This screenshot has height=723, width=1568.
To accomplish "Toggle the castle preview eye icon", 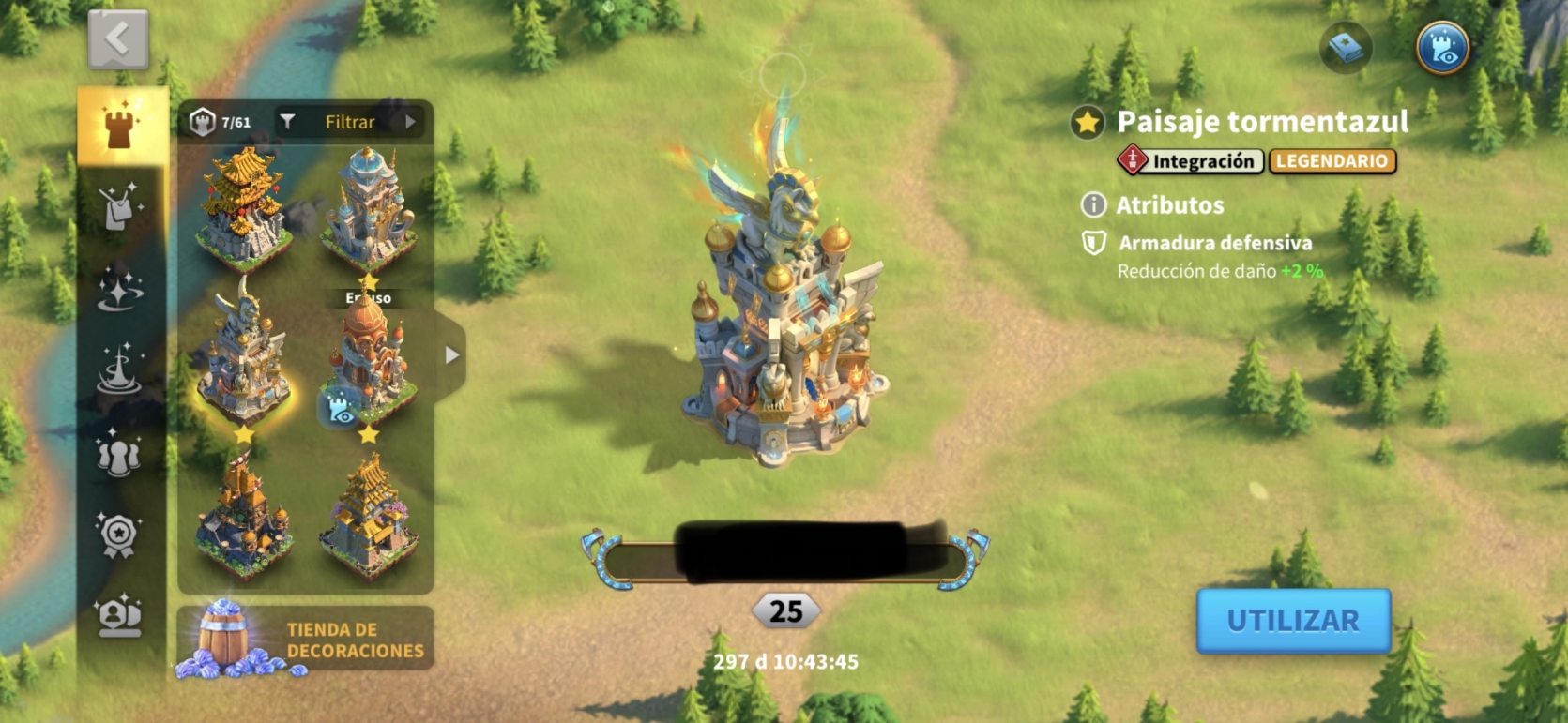I will tap(1441, 48).
